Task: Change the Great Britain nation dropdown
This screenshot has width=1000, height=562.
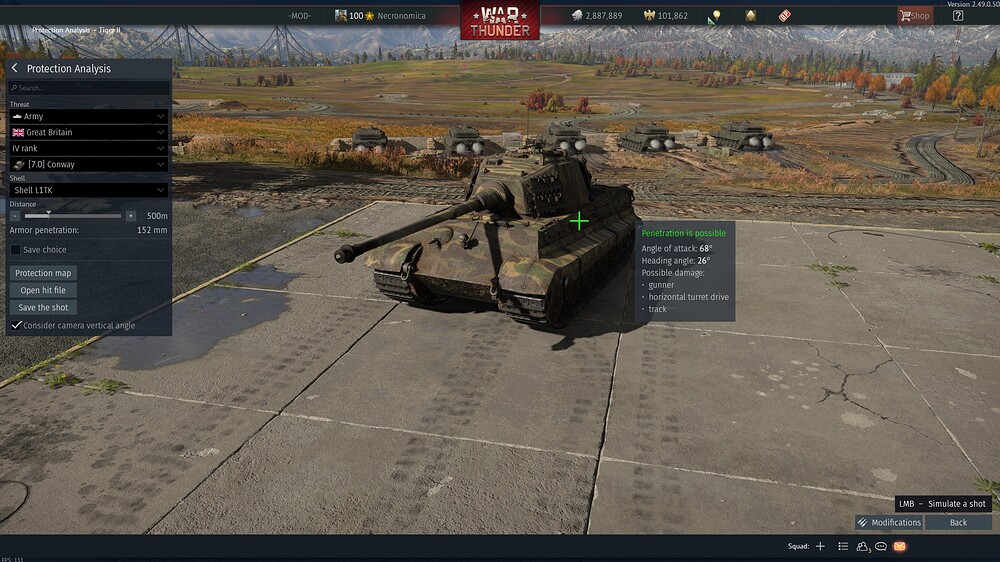Action: [x=88, y=132]
